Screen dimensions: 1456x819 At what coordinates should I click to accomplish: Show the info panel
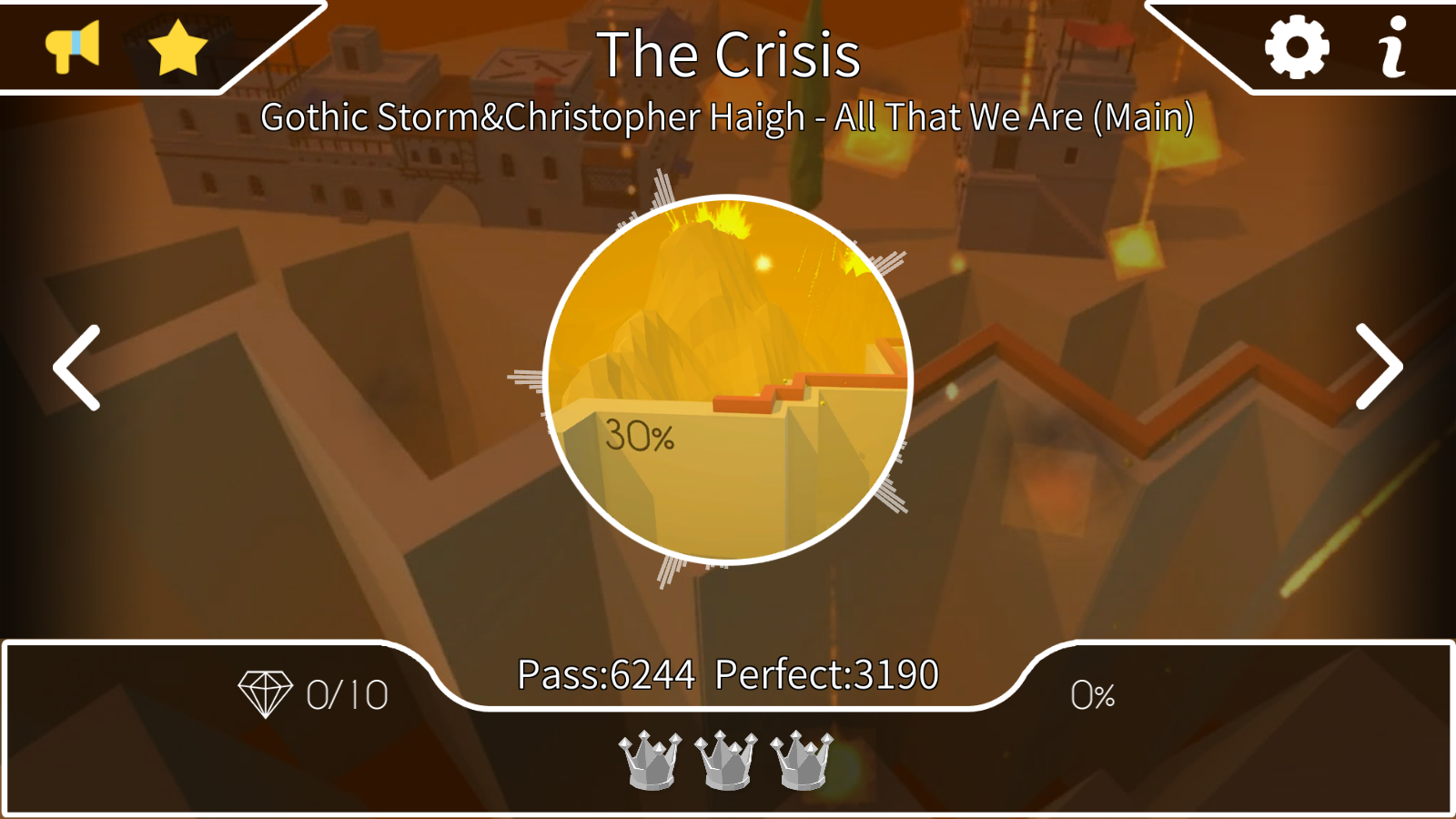[x=1393, y=47]
